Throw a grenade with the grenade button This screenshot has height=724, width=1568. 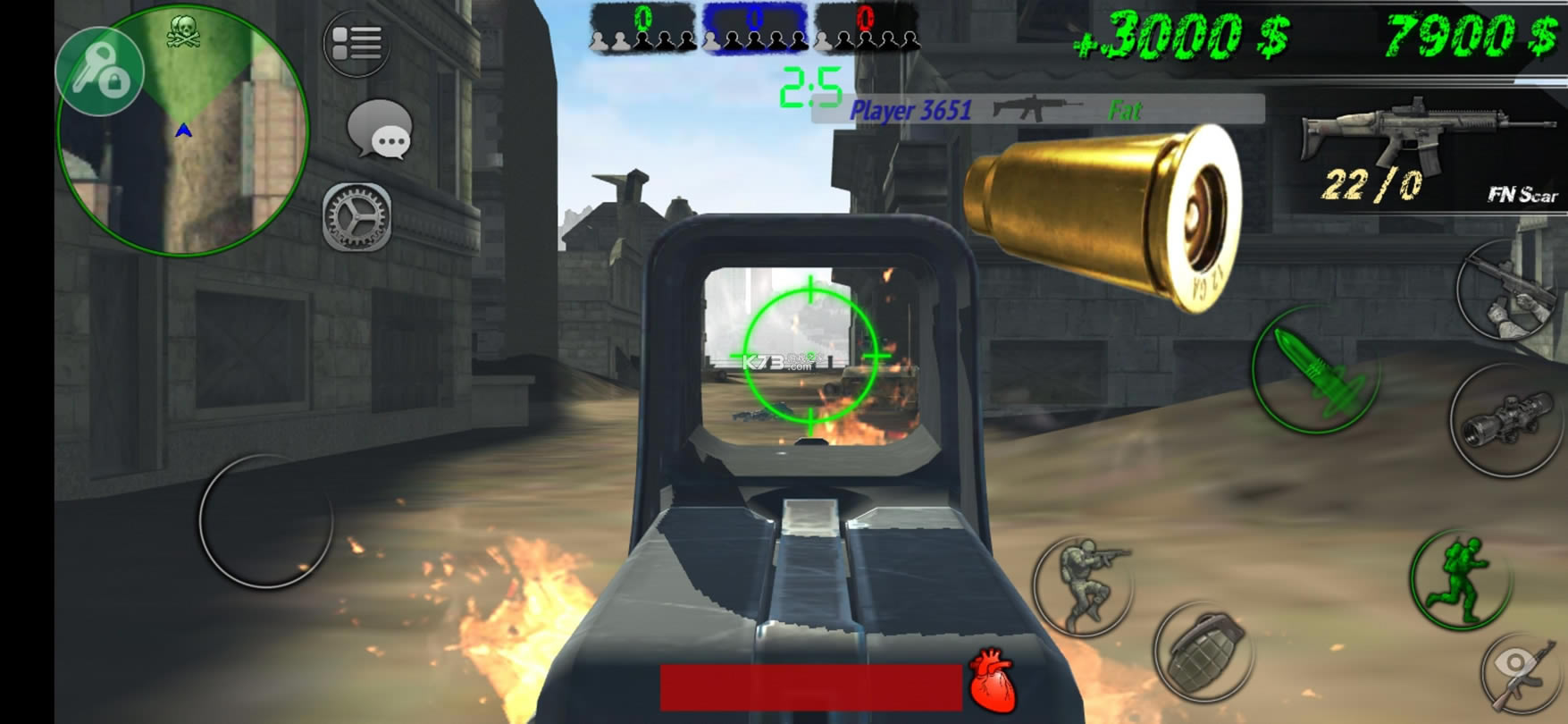pos(1203,652)
